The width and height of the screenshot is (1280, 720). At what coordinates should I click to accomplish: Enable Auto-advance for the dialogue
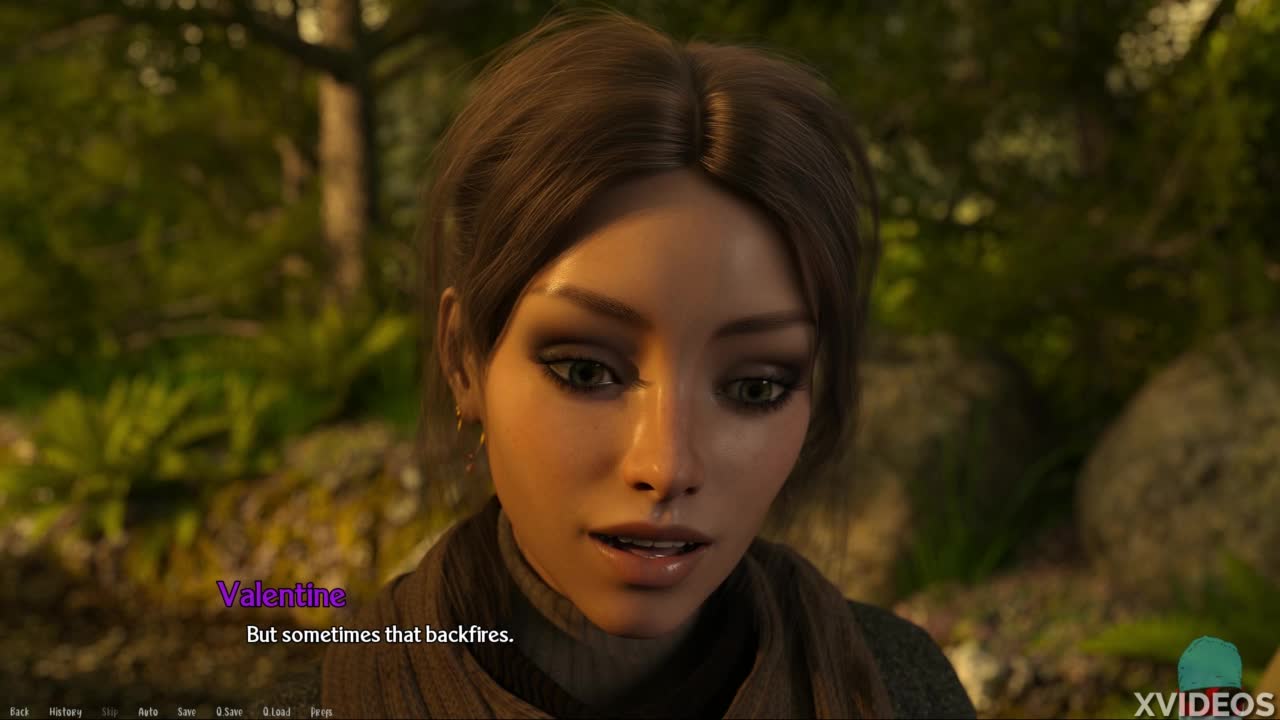pyautogui.click(x=148, y=712)
